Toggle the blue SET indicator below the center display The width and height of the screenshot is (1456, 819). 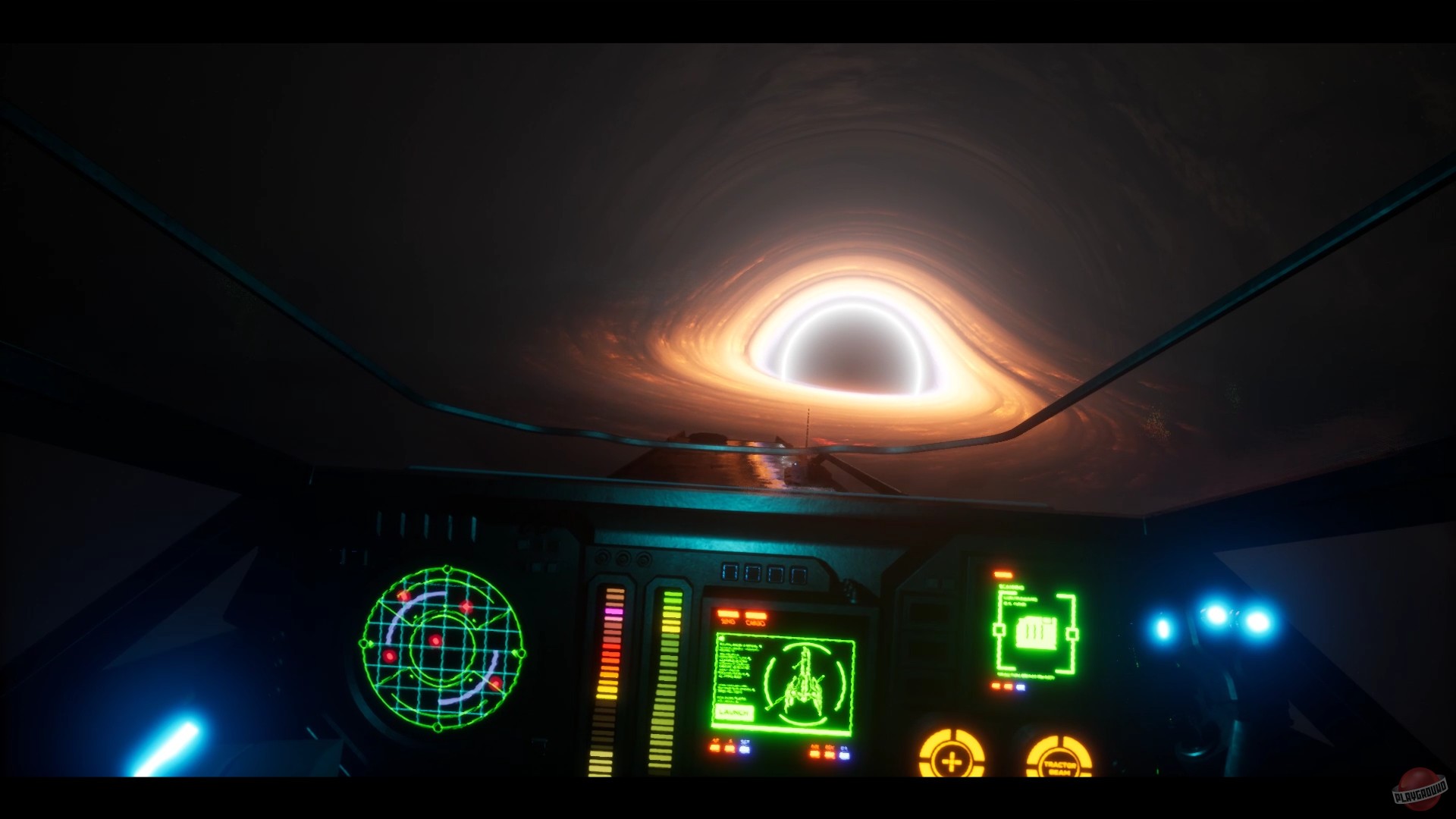744,748
